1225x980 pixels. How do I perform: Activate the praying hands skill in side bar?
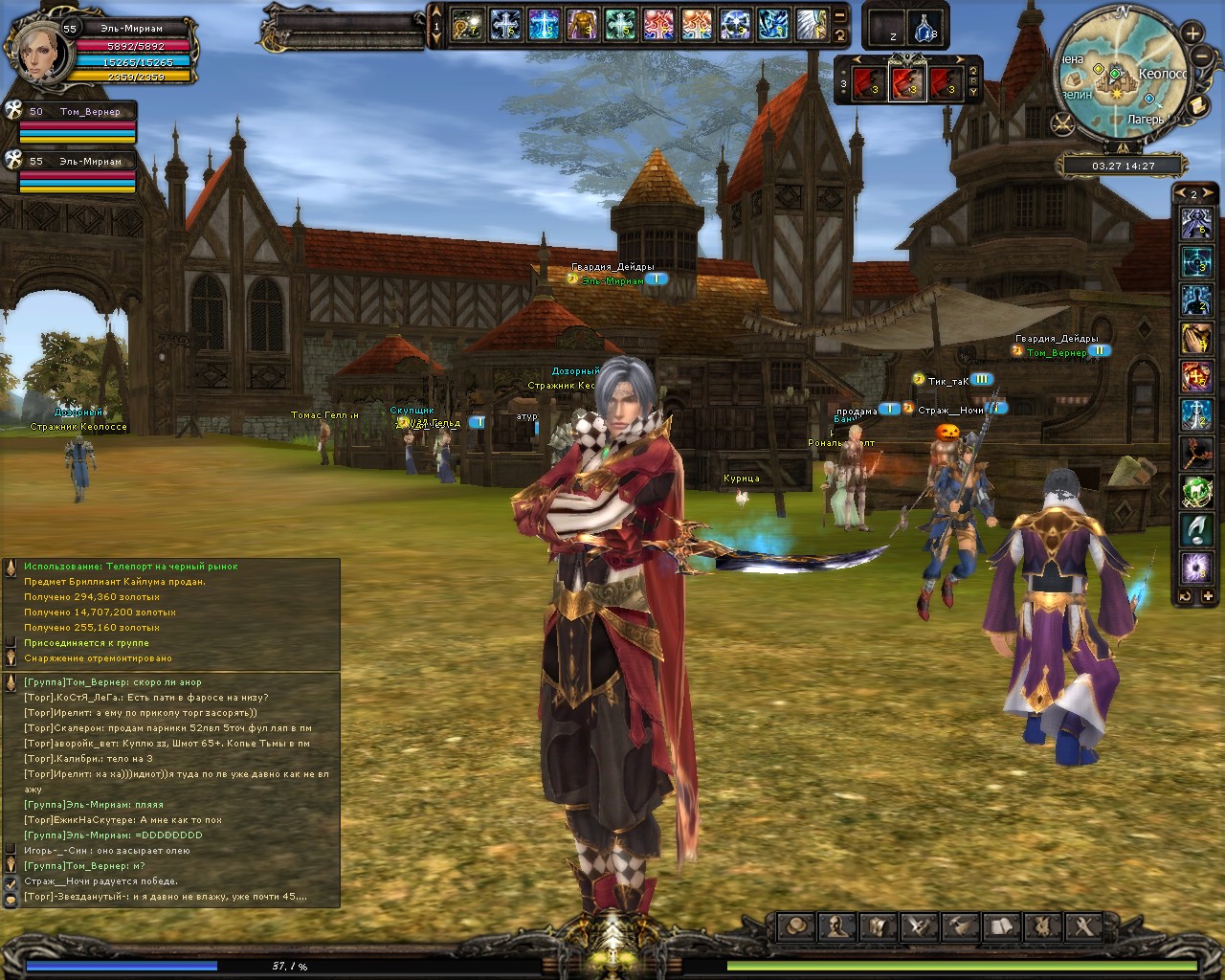pyautogui.click(x=1196, y=338)
